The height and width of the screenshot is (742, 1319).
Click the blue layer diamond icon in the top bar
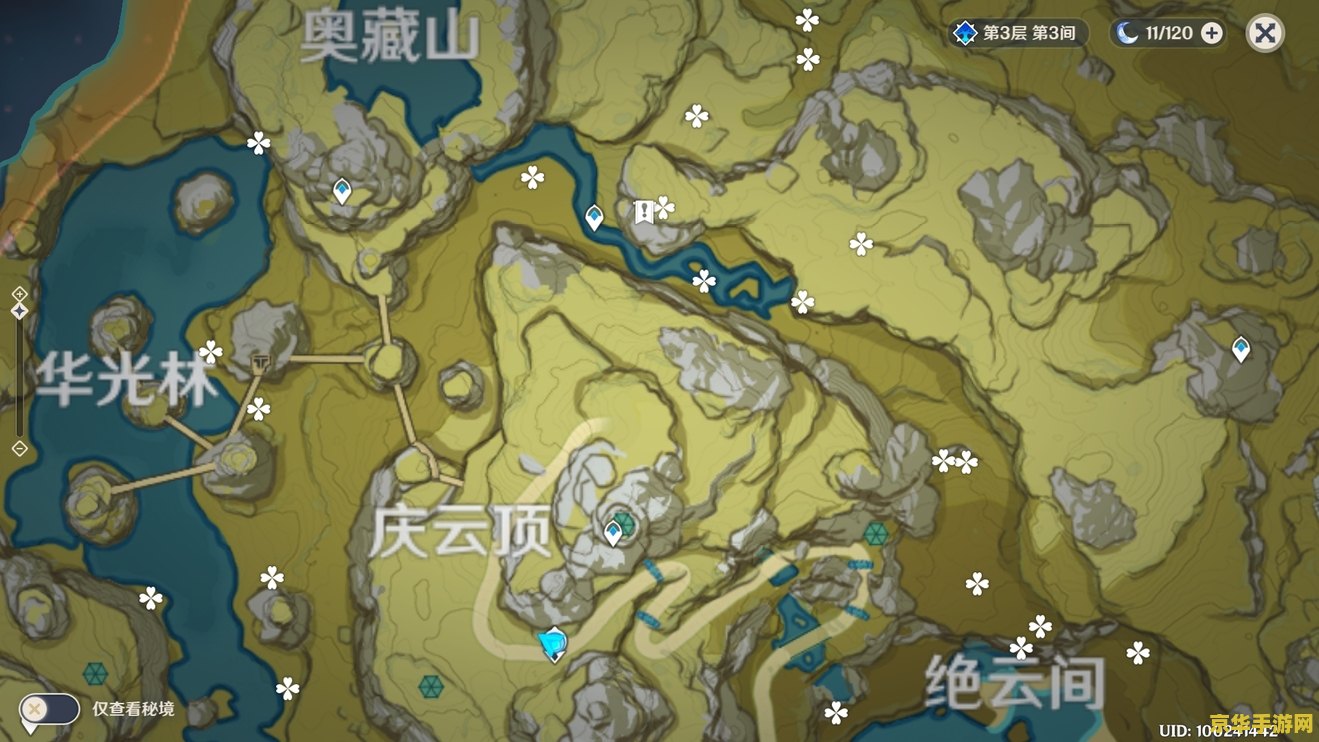pyautogui.click(x=963, y=31)
